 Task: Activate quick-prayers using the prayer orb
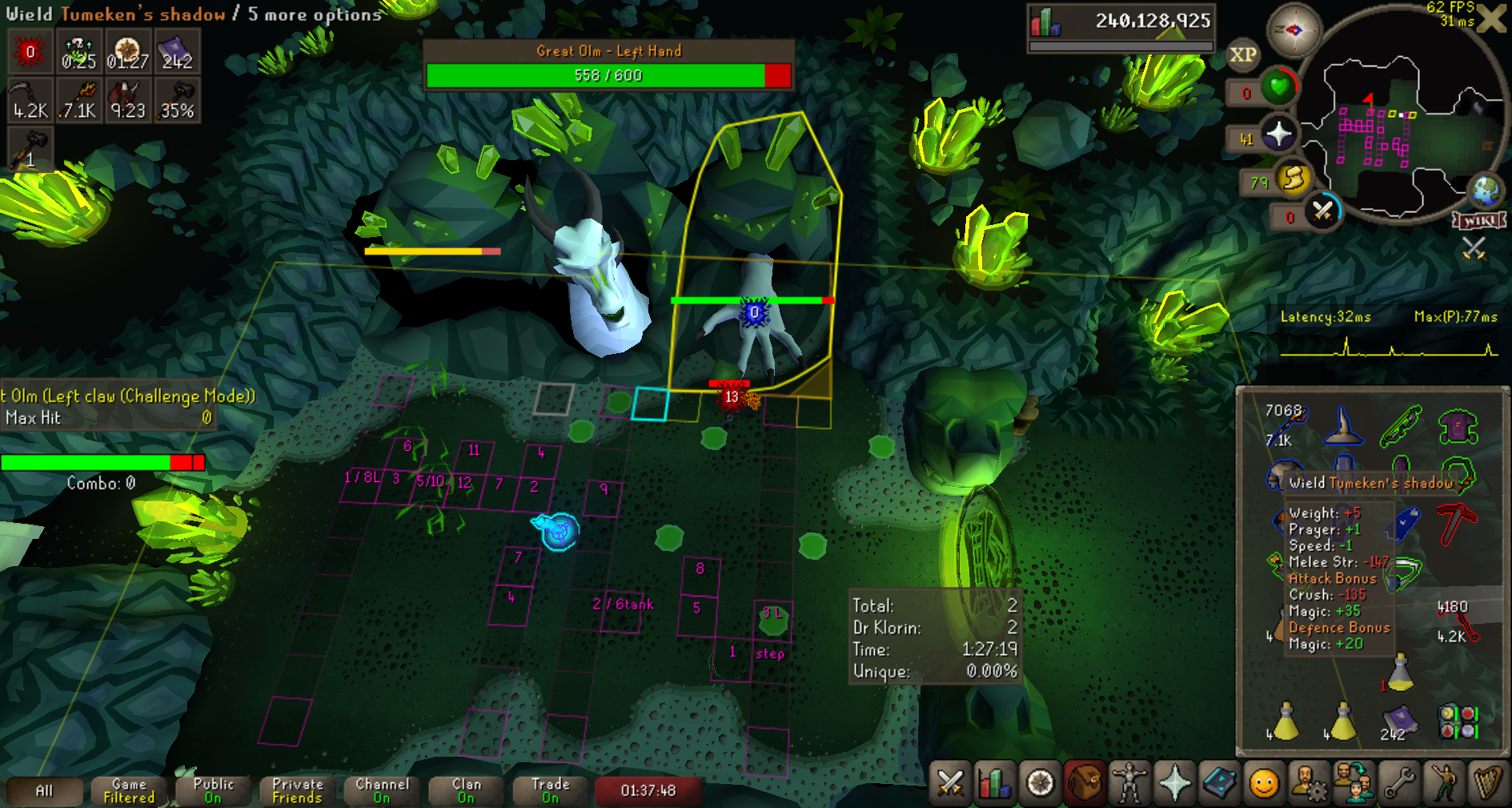click(x=1278, y=135)
